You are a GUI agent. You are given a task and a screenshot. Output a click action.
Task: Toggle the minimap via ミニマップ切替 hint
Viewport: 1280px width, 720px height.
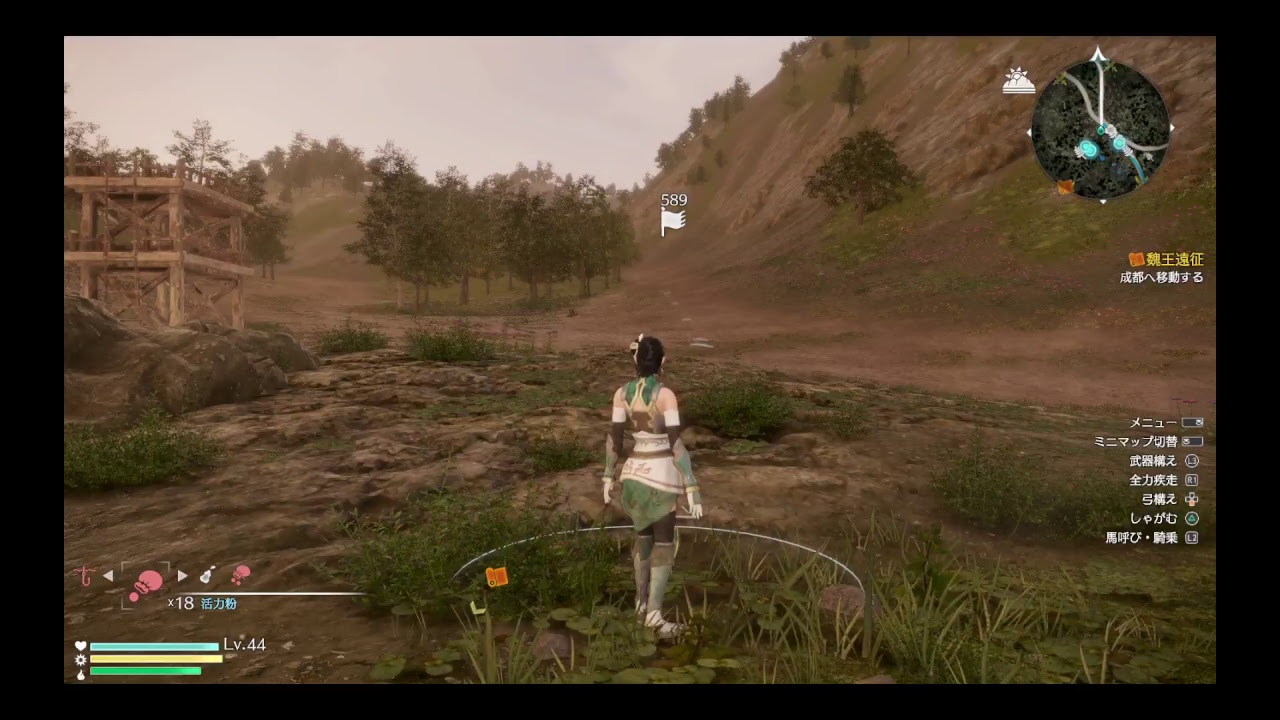(x=1139, y=440)
